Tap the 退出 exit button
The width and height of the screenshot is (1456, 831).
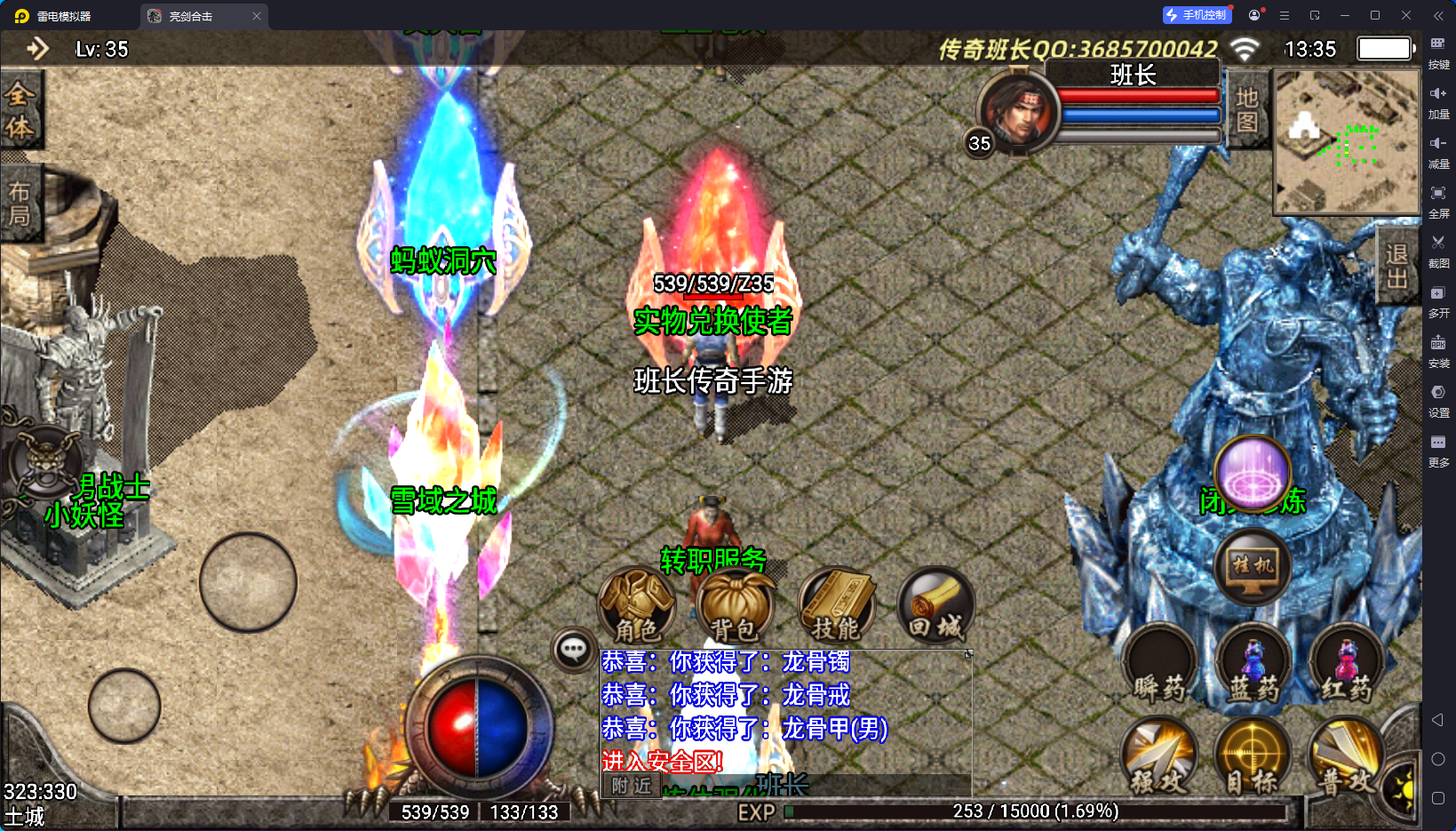1396,266
